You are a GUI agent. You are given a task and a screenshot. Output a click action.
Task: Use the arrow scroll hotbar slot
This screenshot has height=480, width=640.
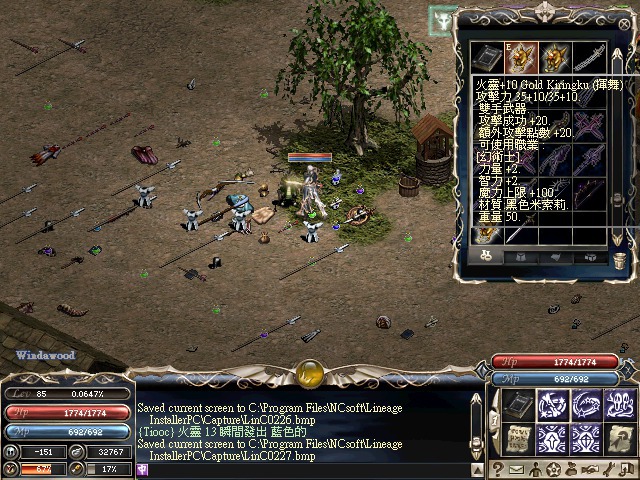point(620,439)
